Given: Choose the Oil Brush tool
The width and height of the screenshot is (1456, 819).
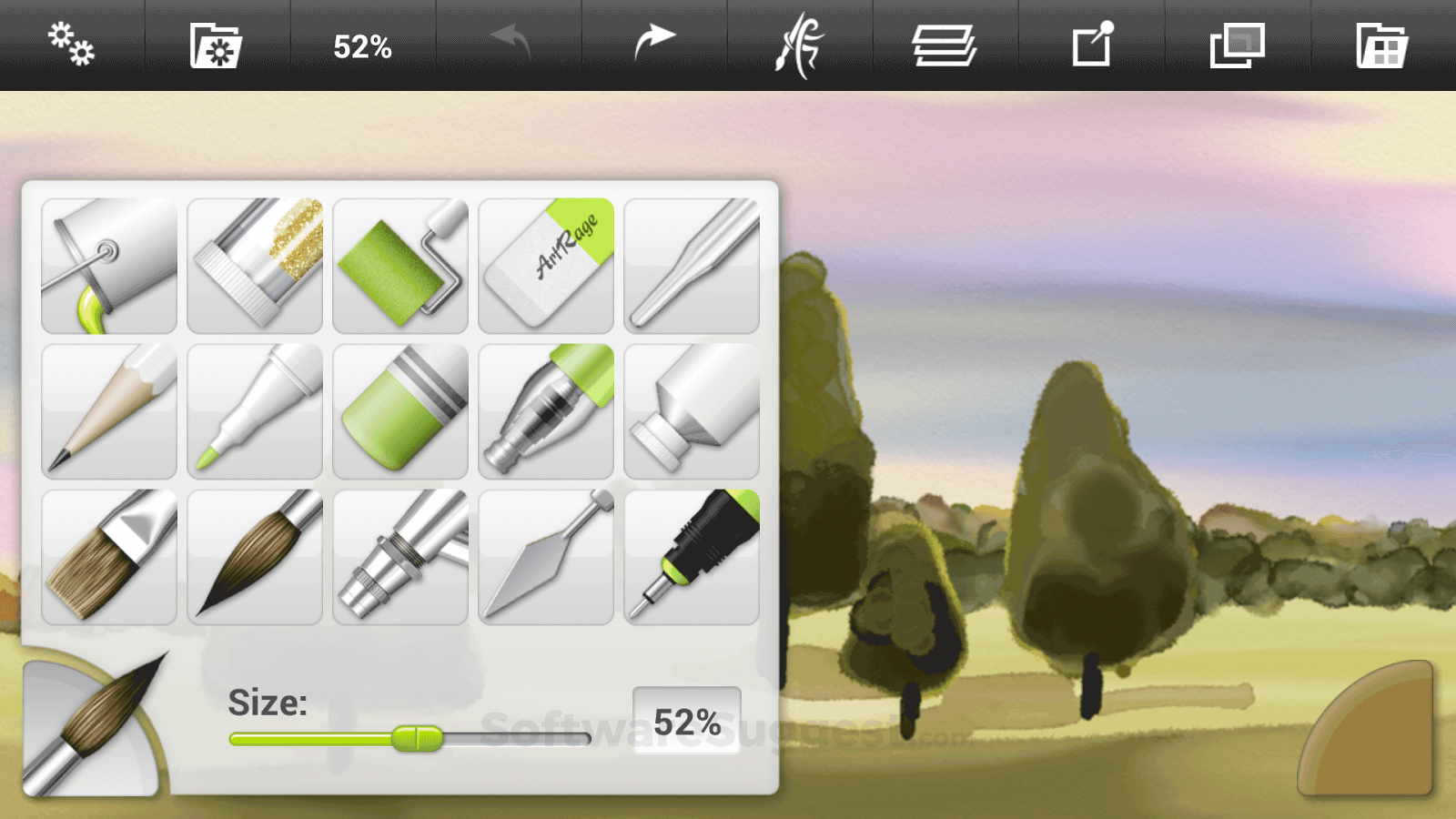Looking at the screenshot, I should coord(109,555).
